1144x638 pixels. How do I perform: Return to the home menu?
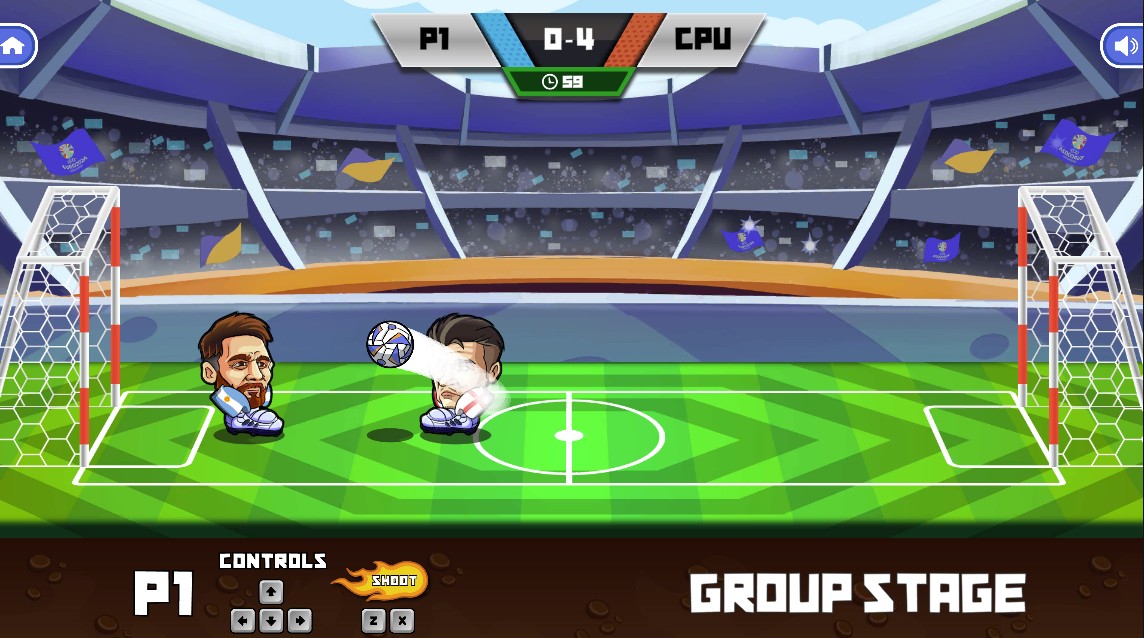[14, 46]
